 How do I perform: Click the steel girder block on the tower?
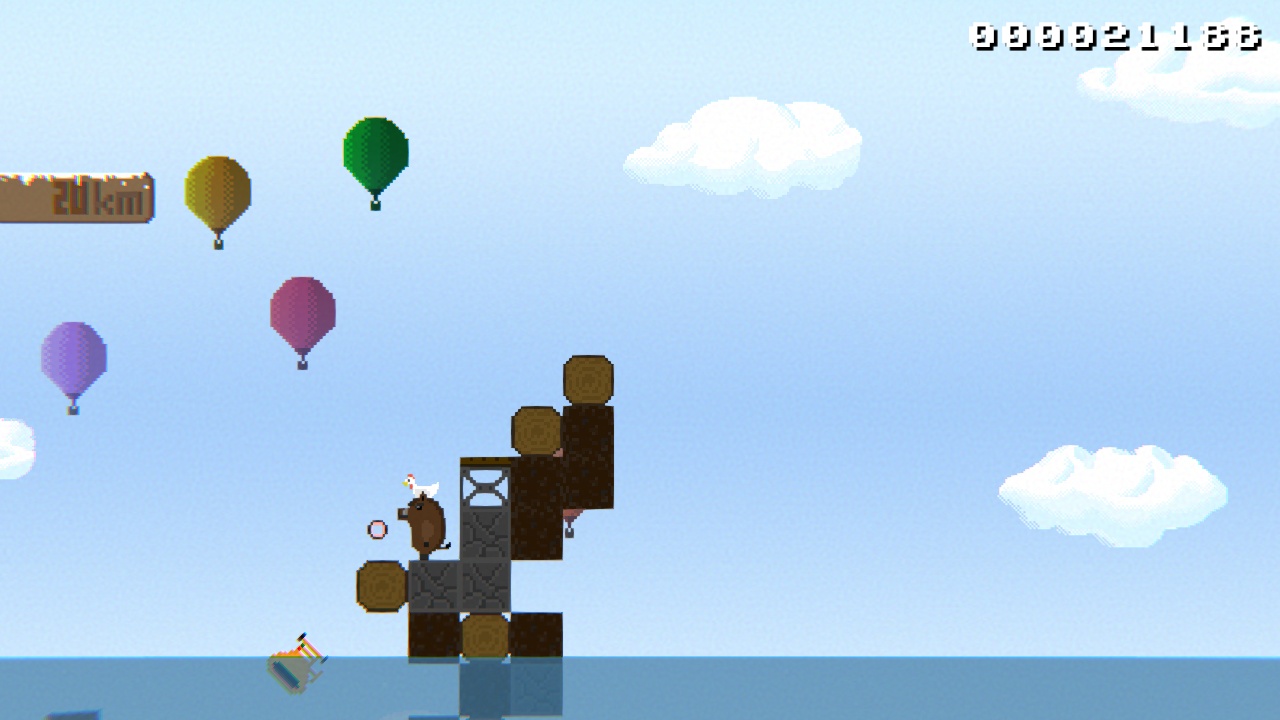coord(482,486)
